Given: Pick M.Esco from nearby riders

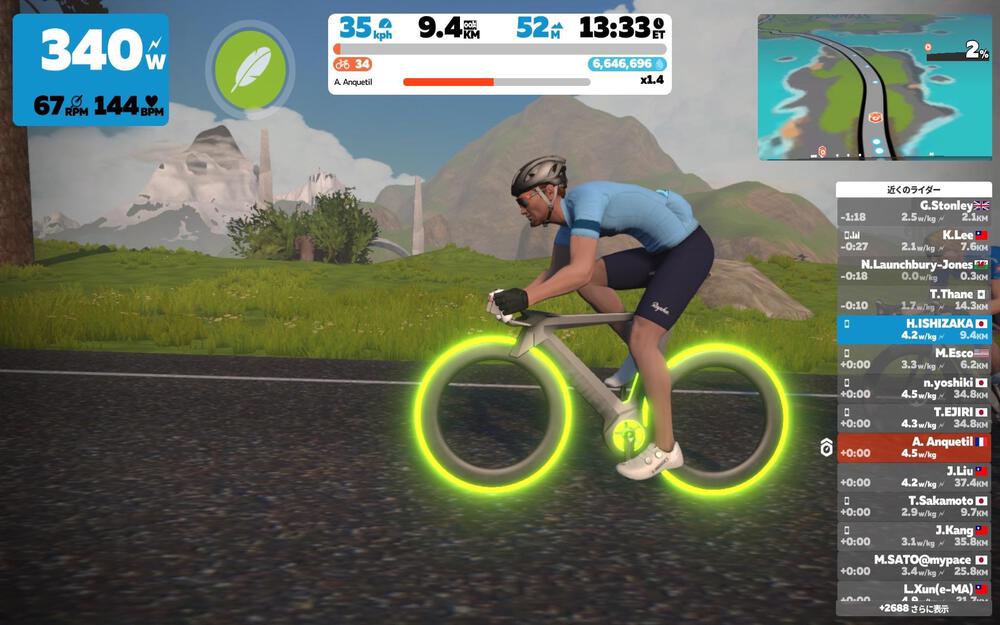Looking at the screenshot, I should 913,359.
